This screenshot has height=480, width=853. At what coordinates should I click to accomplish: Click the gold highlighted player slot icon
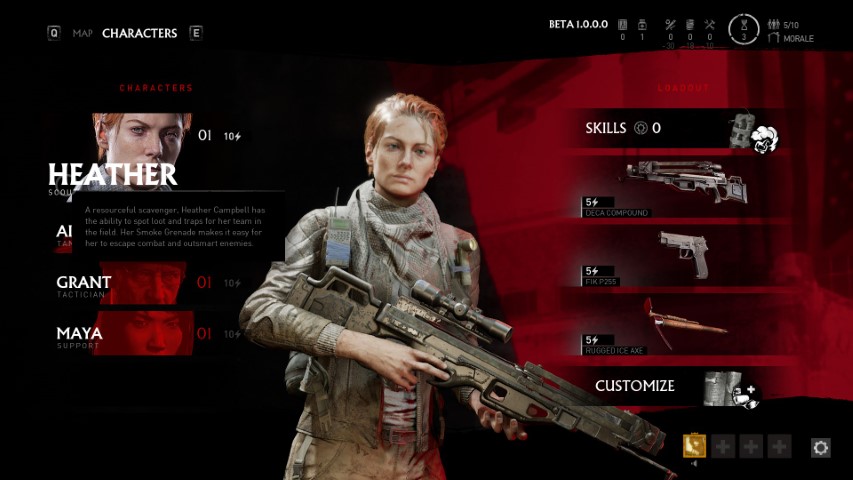694,446
